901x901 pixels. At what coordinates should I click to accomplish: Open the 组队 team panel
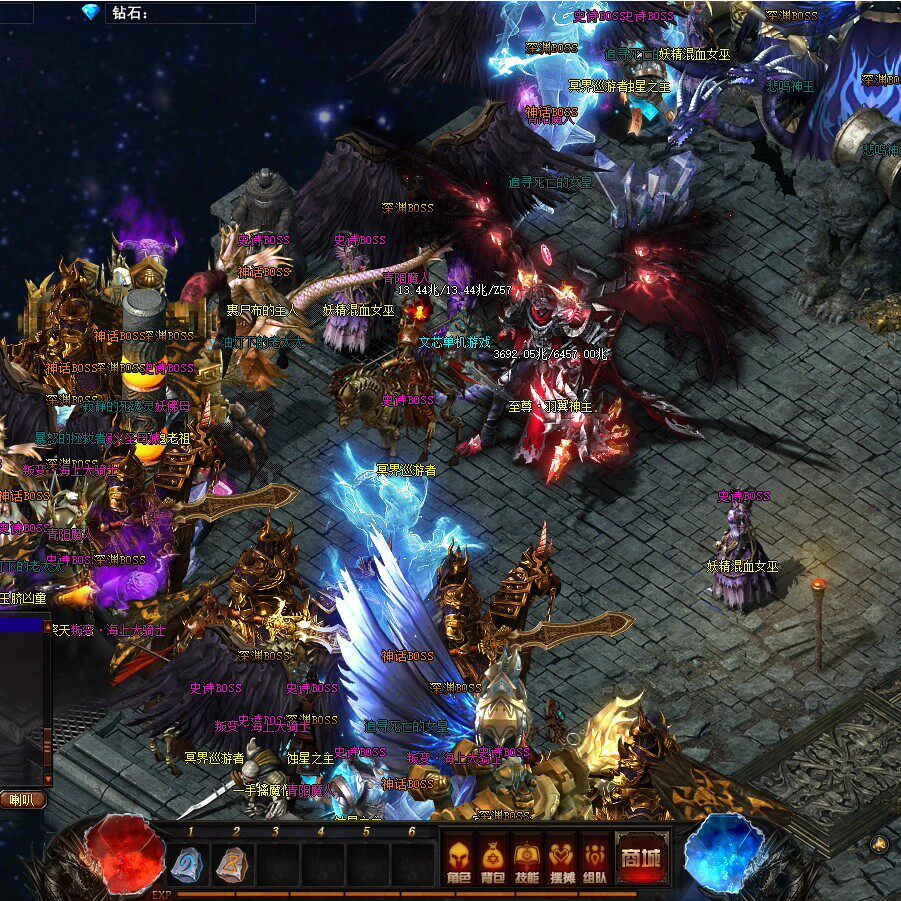click(x=596, y=859)
